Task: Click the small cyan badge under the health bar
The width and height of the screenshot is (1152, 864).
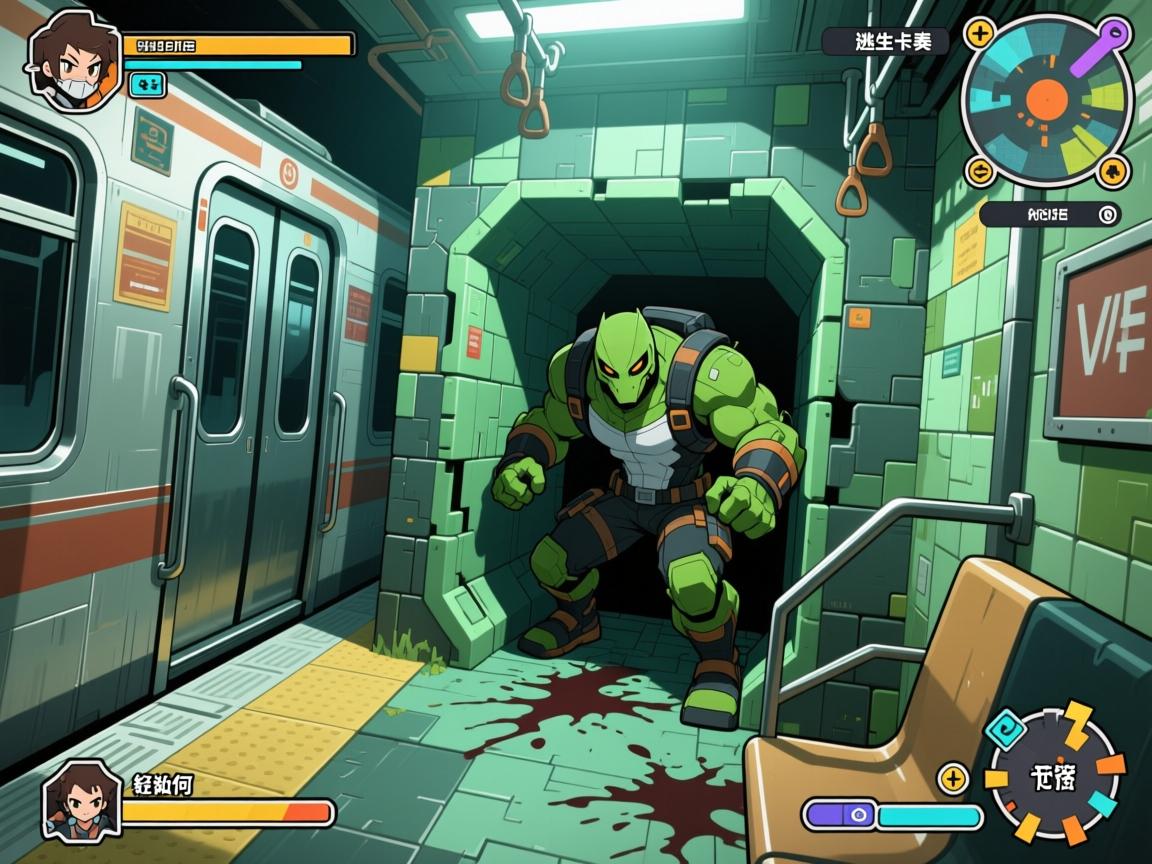Action: (x=148, y=86)
